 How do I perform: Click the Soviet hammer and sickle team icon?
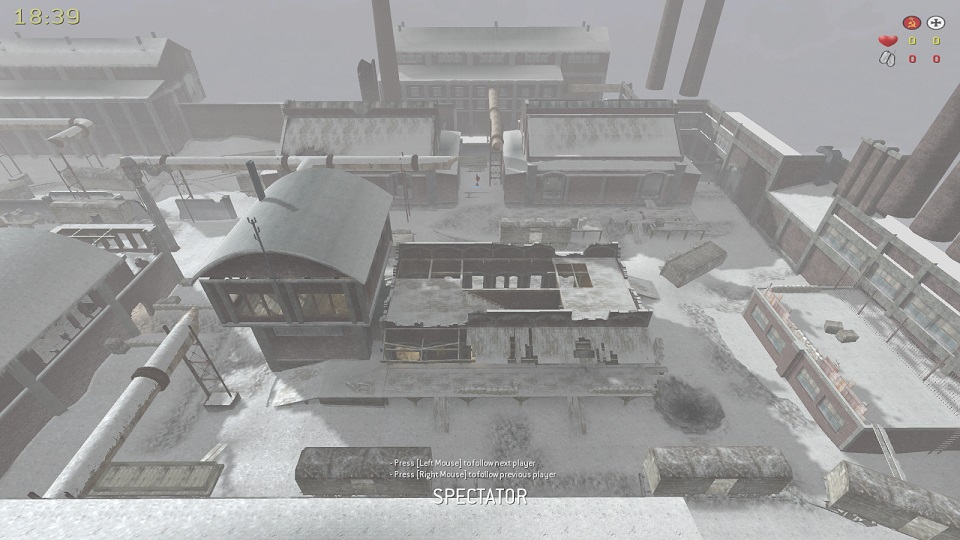pos(910,22)
